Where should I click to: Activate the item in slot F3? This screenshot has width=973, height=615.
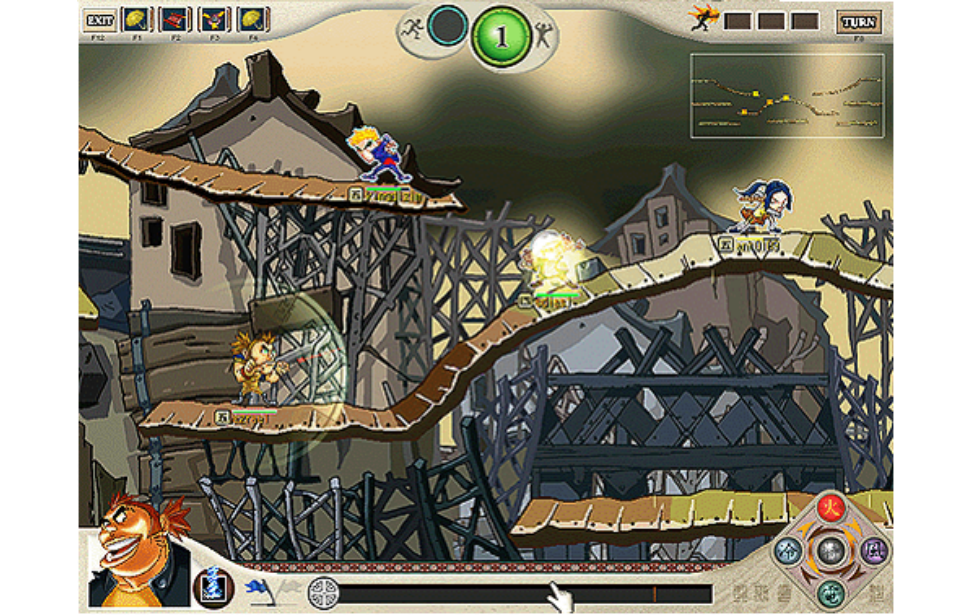214,20
